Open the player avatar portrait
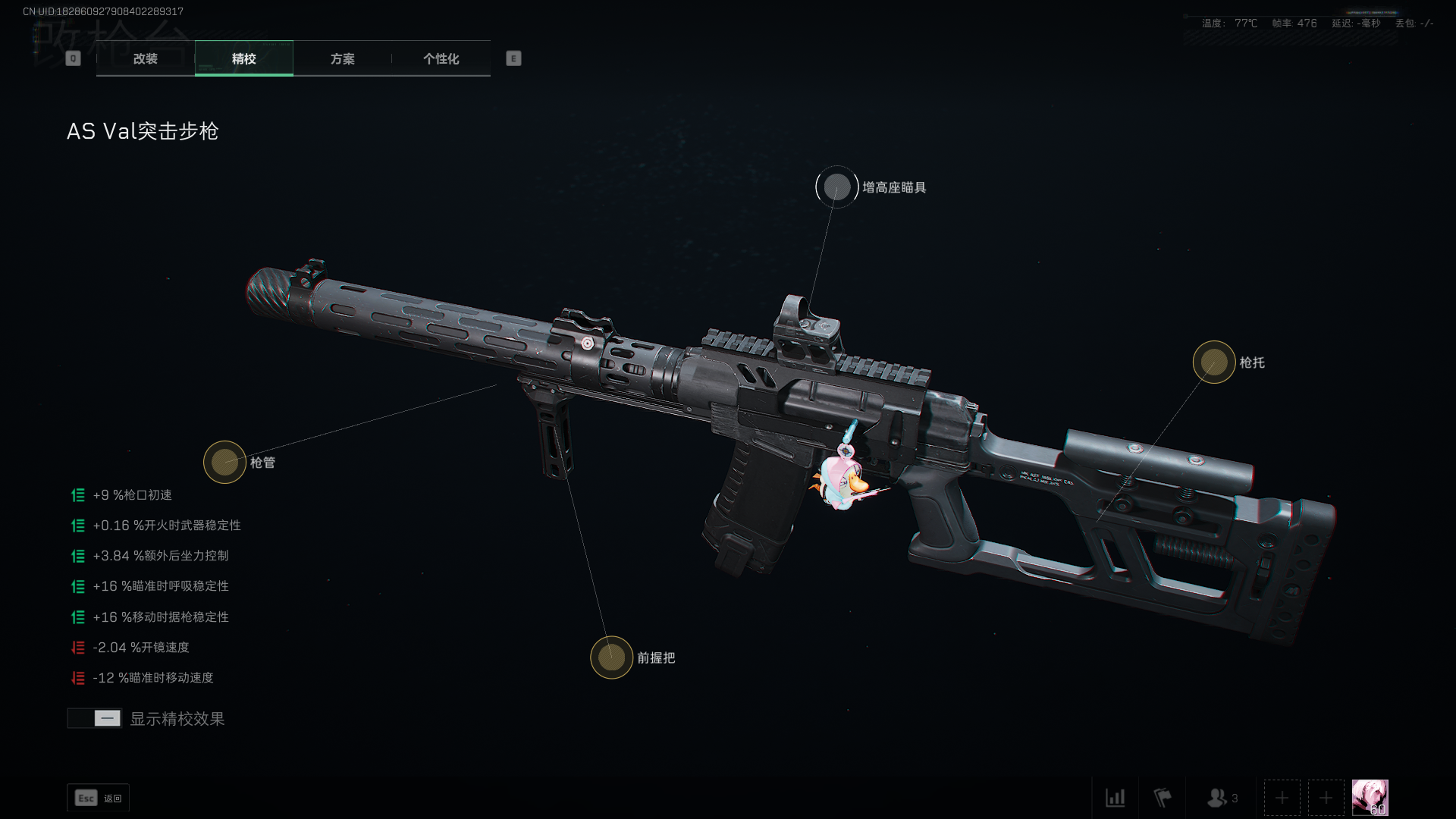This screenshot has width=1456, height=819. [x=1370, y=798]
